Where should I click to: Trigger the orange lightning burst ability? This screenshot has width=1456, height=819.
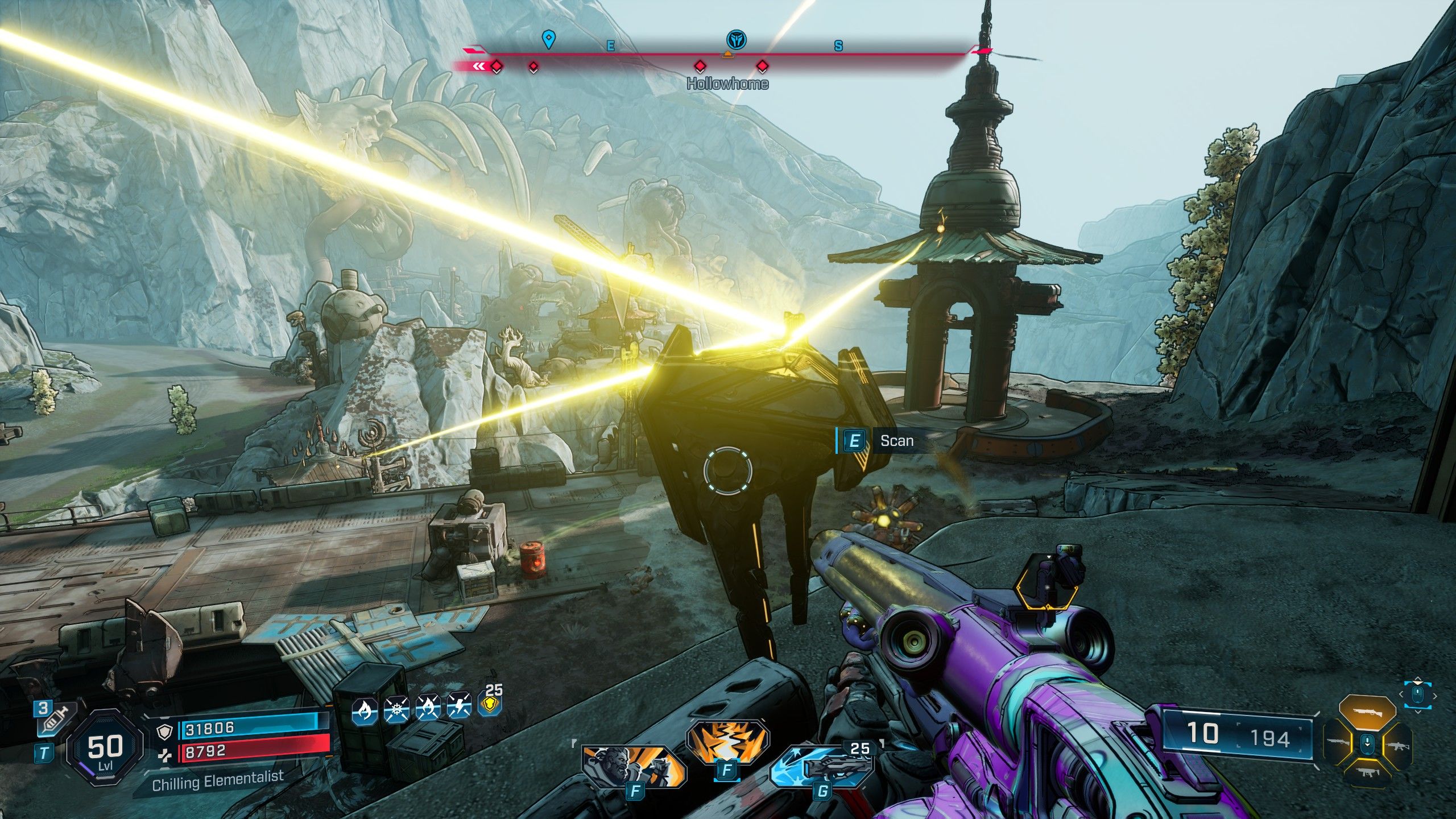click(726, 742)
